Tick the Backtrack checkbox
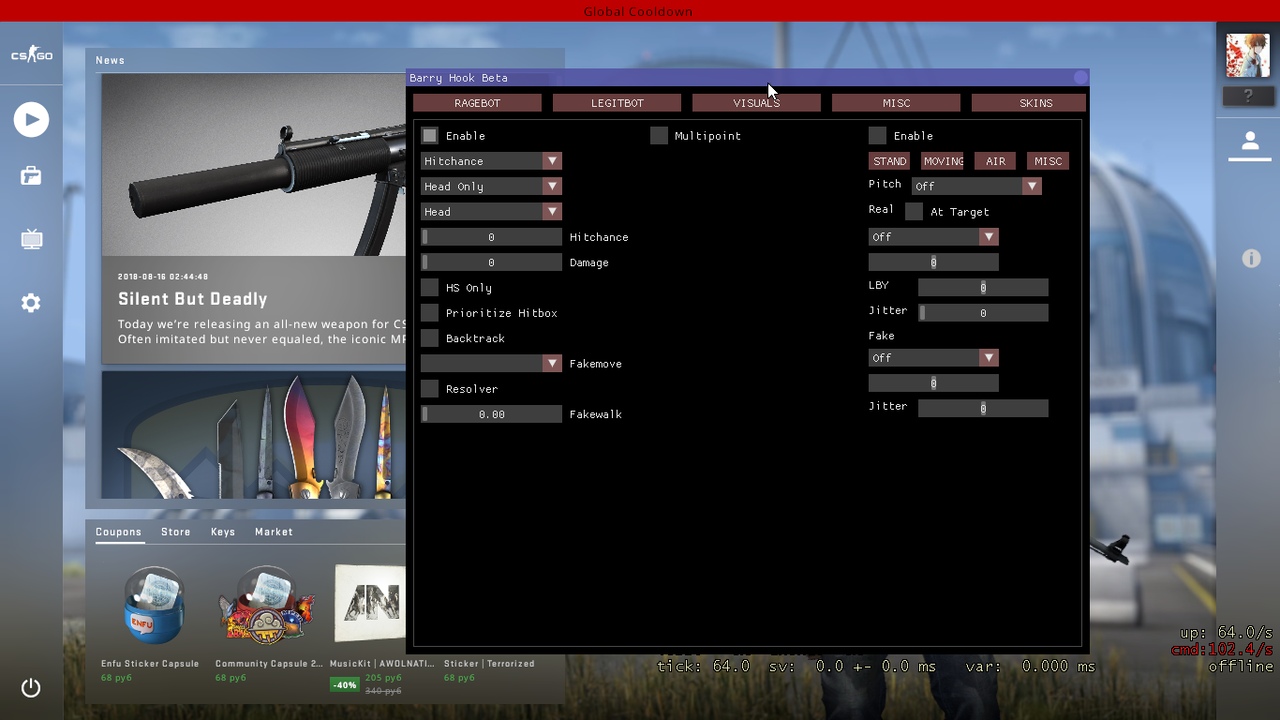Viewport: 1280px width, 720px height. pos(430,338)
